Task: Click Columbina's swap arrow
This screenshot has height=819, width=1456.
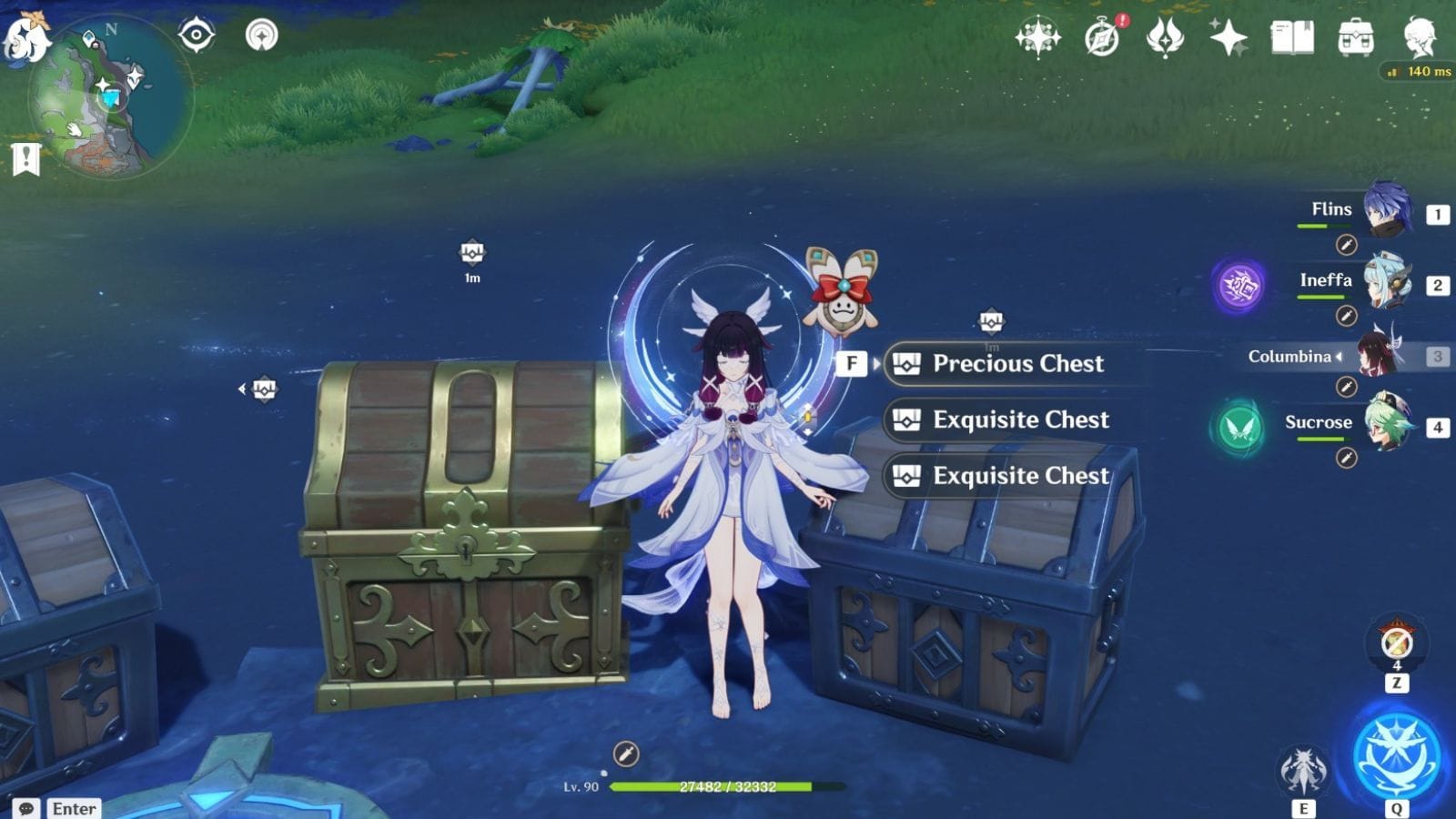Action: click(x=1340, y=357)
